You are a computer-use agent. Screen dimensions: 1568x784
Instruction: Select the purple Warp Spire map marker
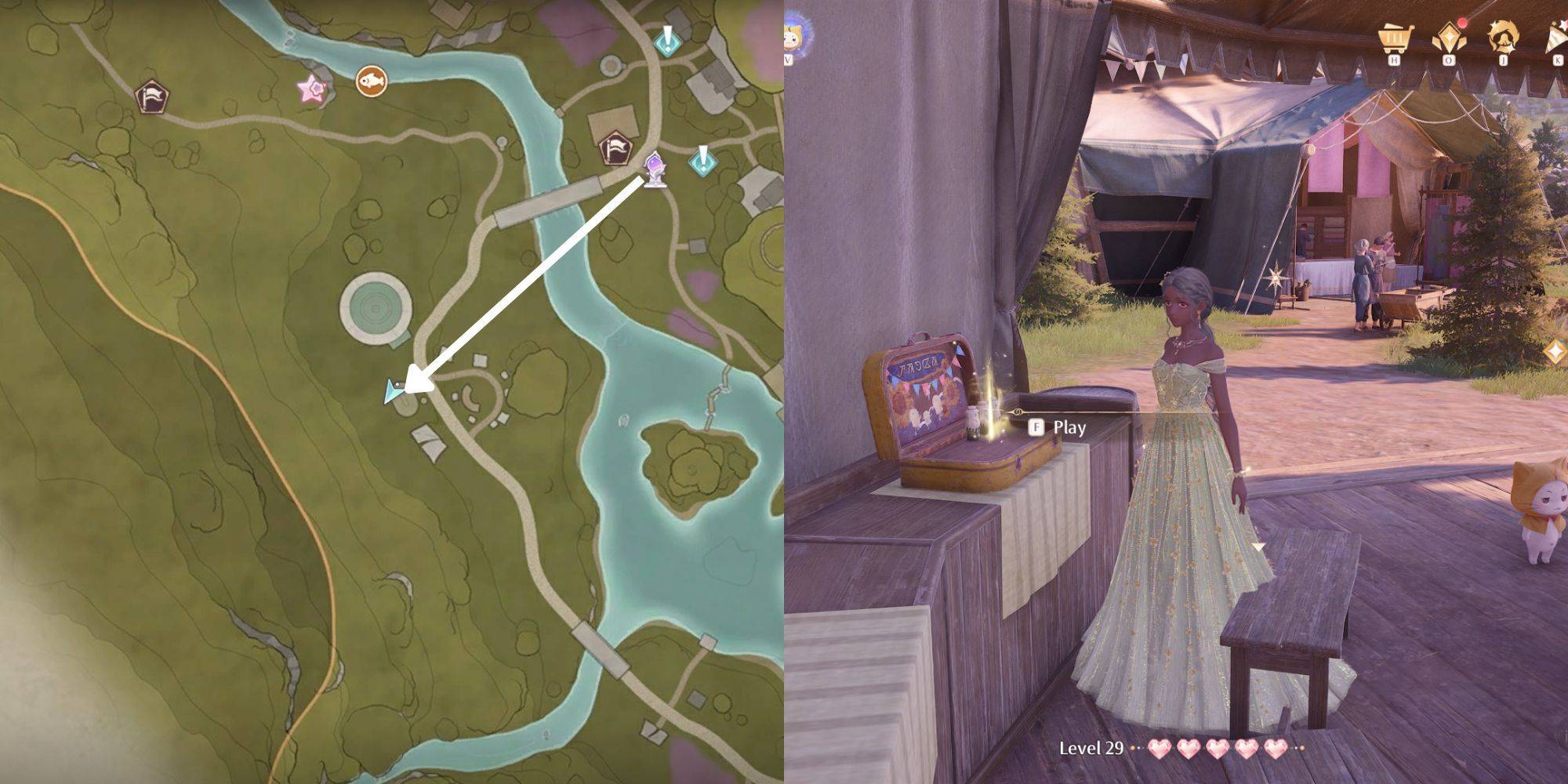(655, 169)
